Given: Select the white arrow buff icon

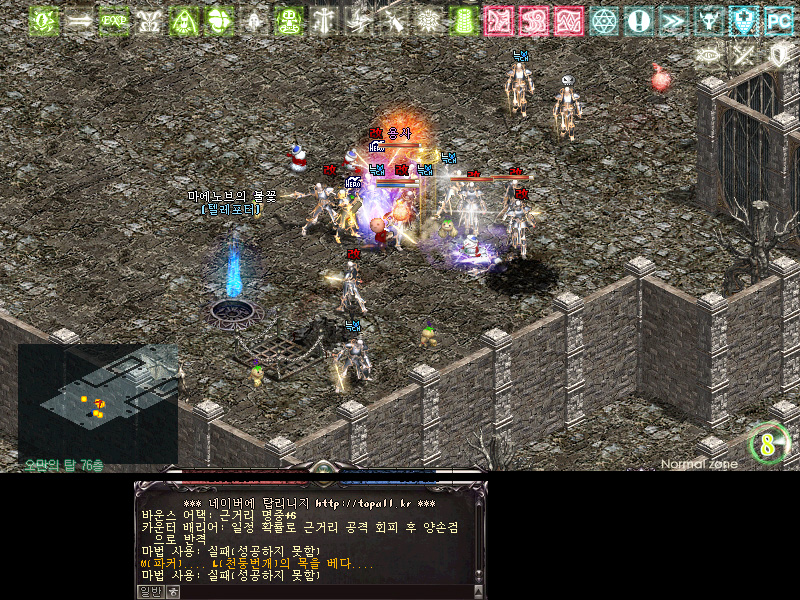Looking at the screenshot, I should pyautogui.click(x=79, y=20).
